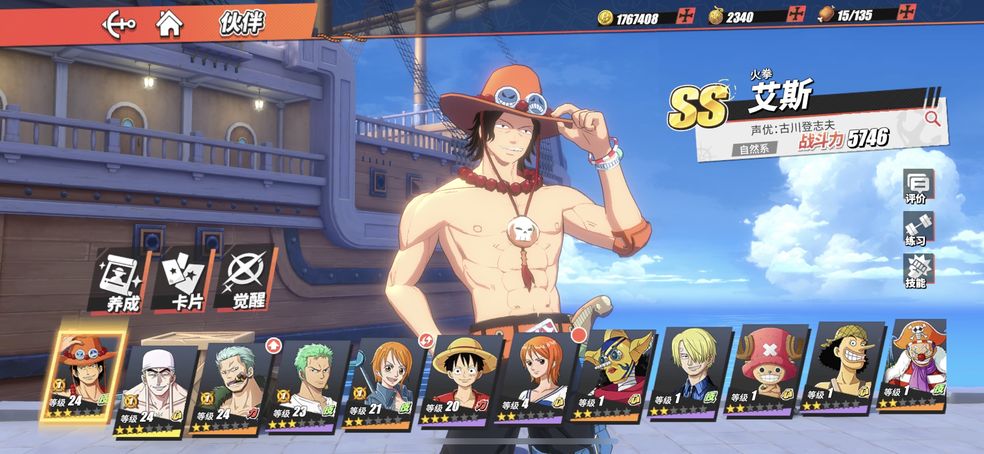The height and width of the screenshot is (454, 984).
Task: Open the 评价 review panel
Action: (916, 188)
